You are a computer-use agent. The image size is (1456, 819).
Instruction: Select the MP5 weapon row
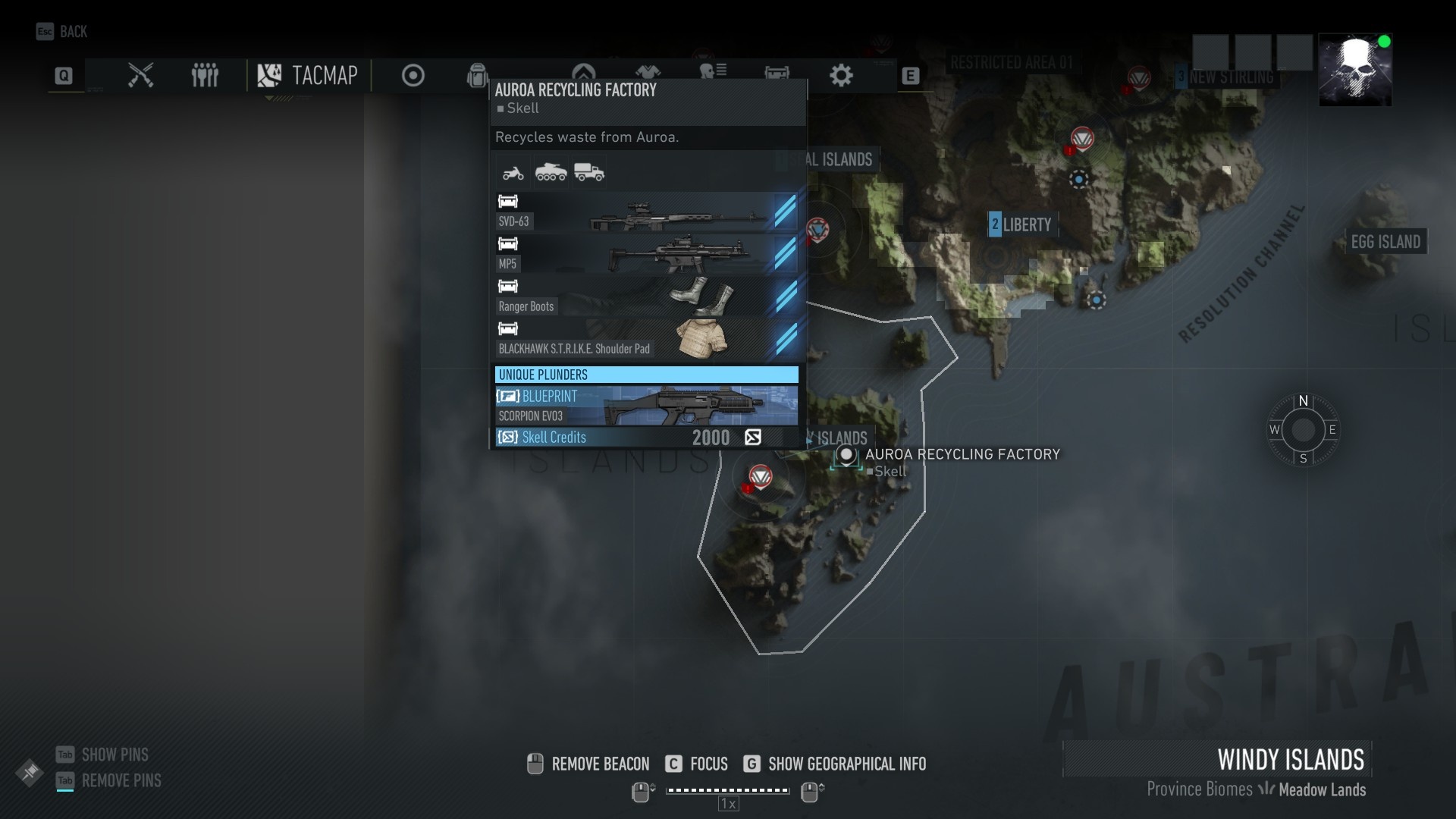click(x=646, y=254)
